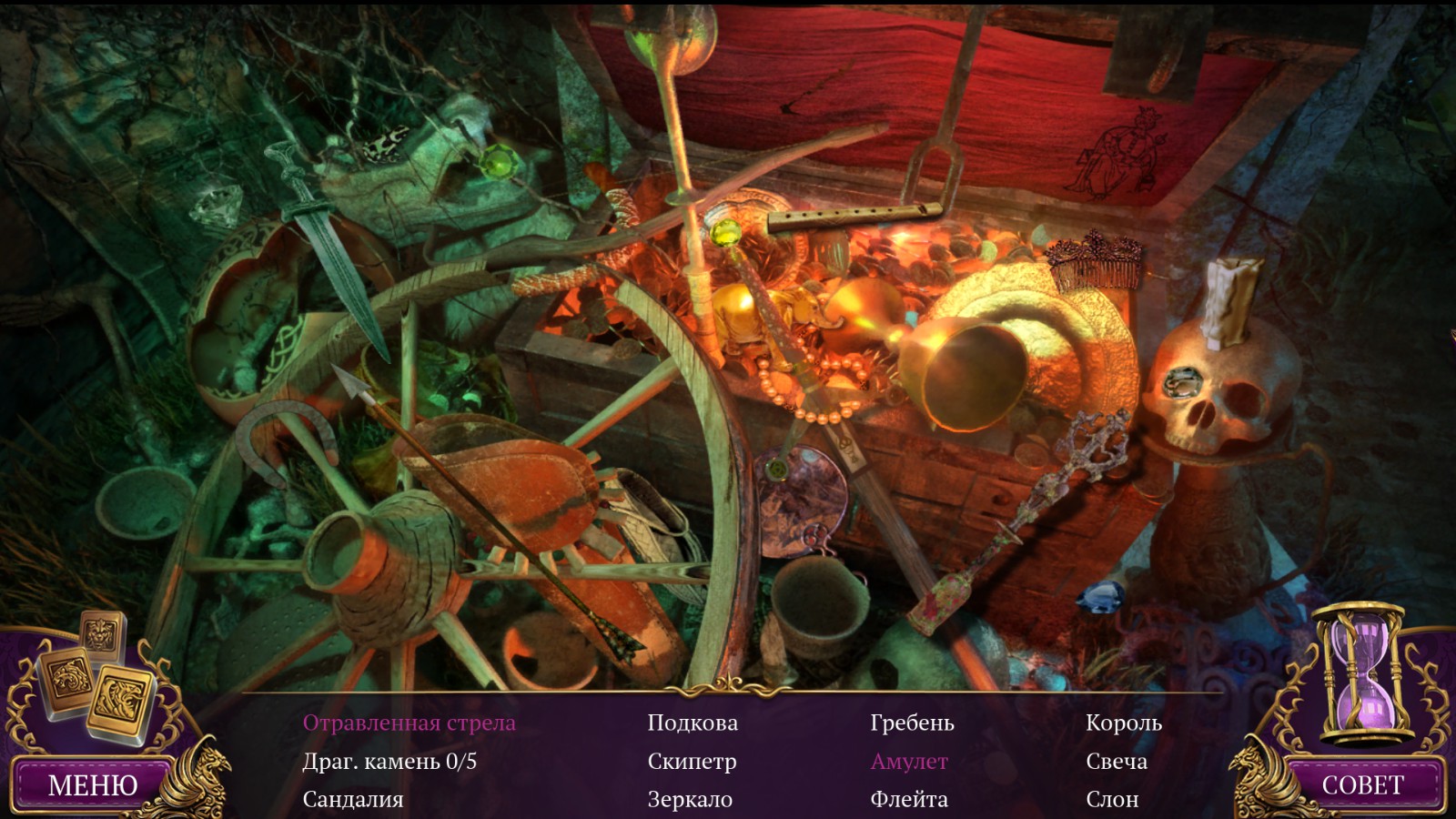This screenshot has width=1456, height=819.
Task: Choose 'Флейта' in the item list
Action: (x=909, y=800)
